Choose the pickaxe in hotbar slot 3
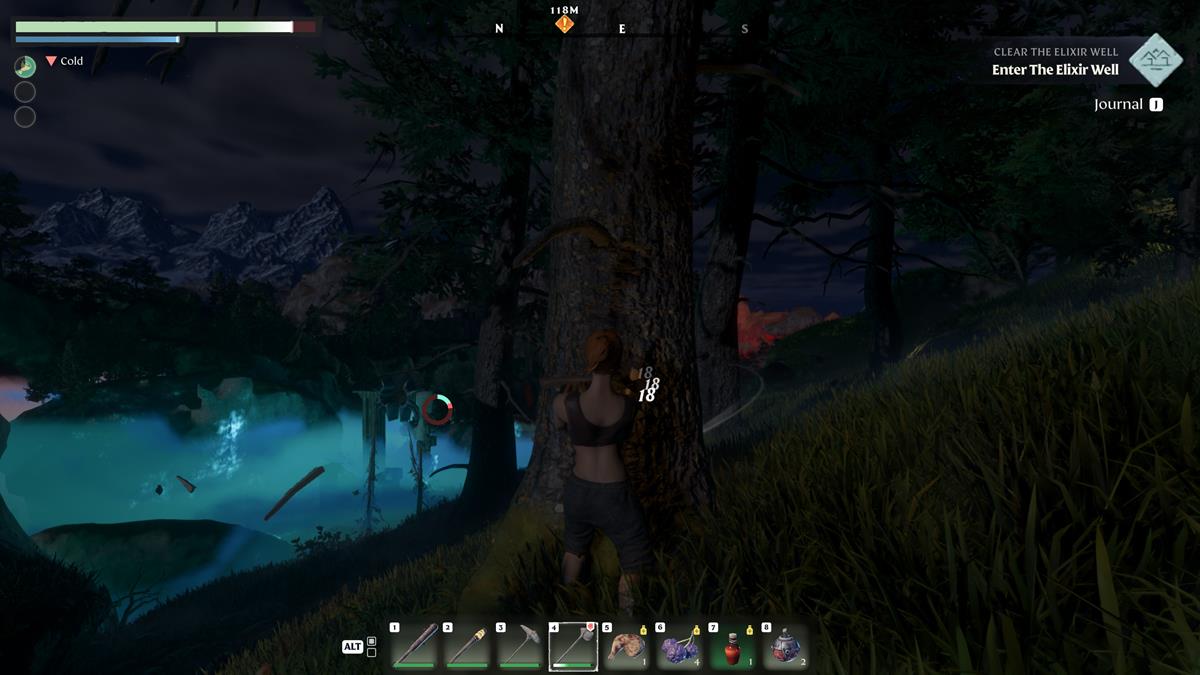Screen dimensions: 1200x675 [x=519, y=647]
